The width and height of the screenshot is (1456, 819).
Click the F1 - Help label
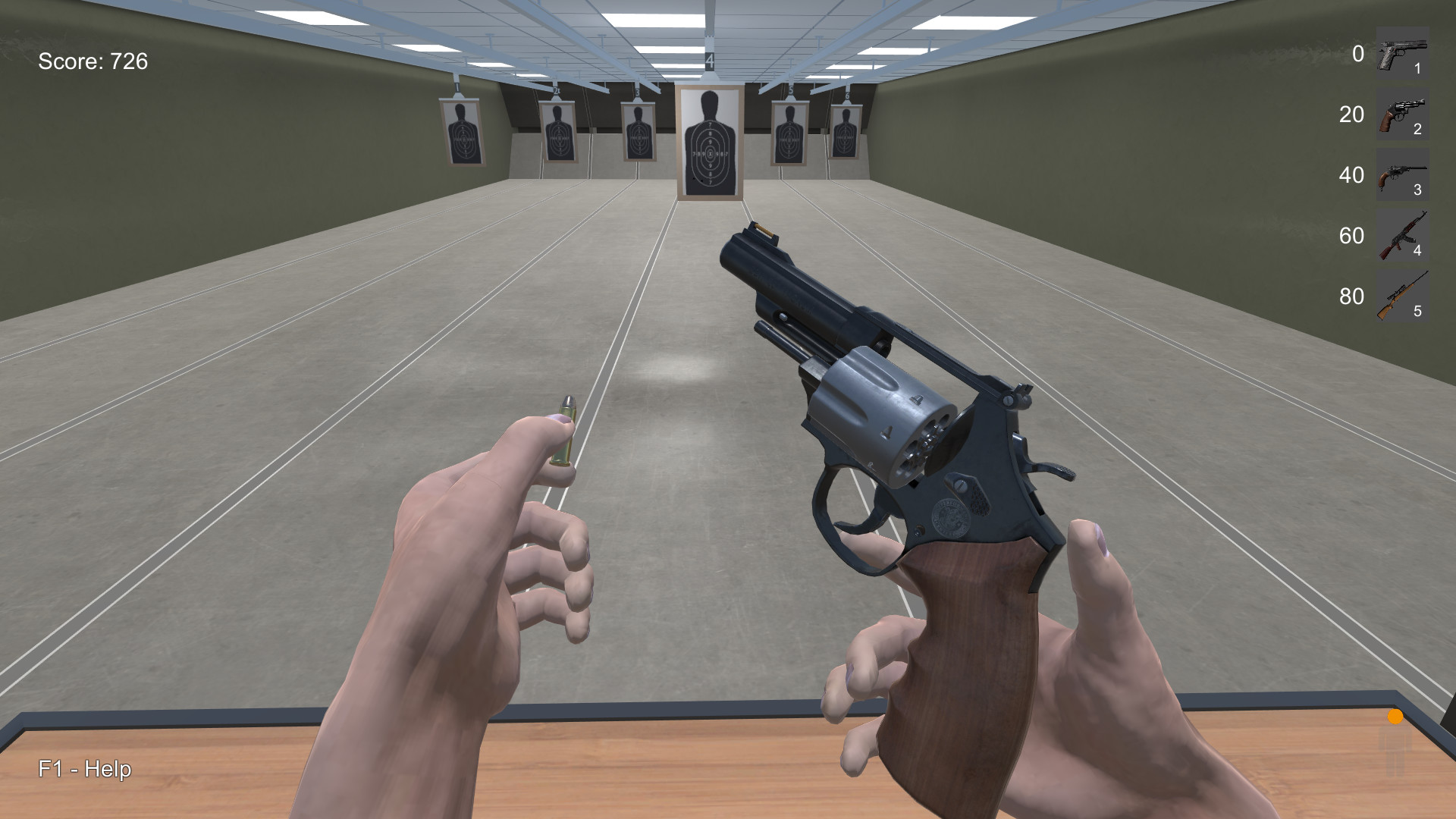(x=83, y=769)
